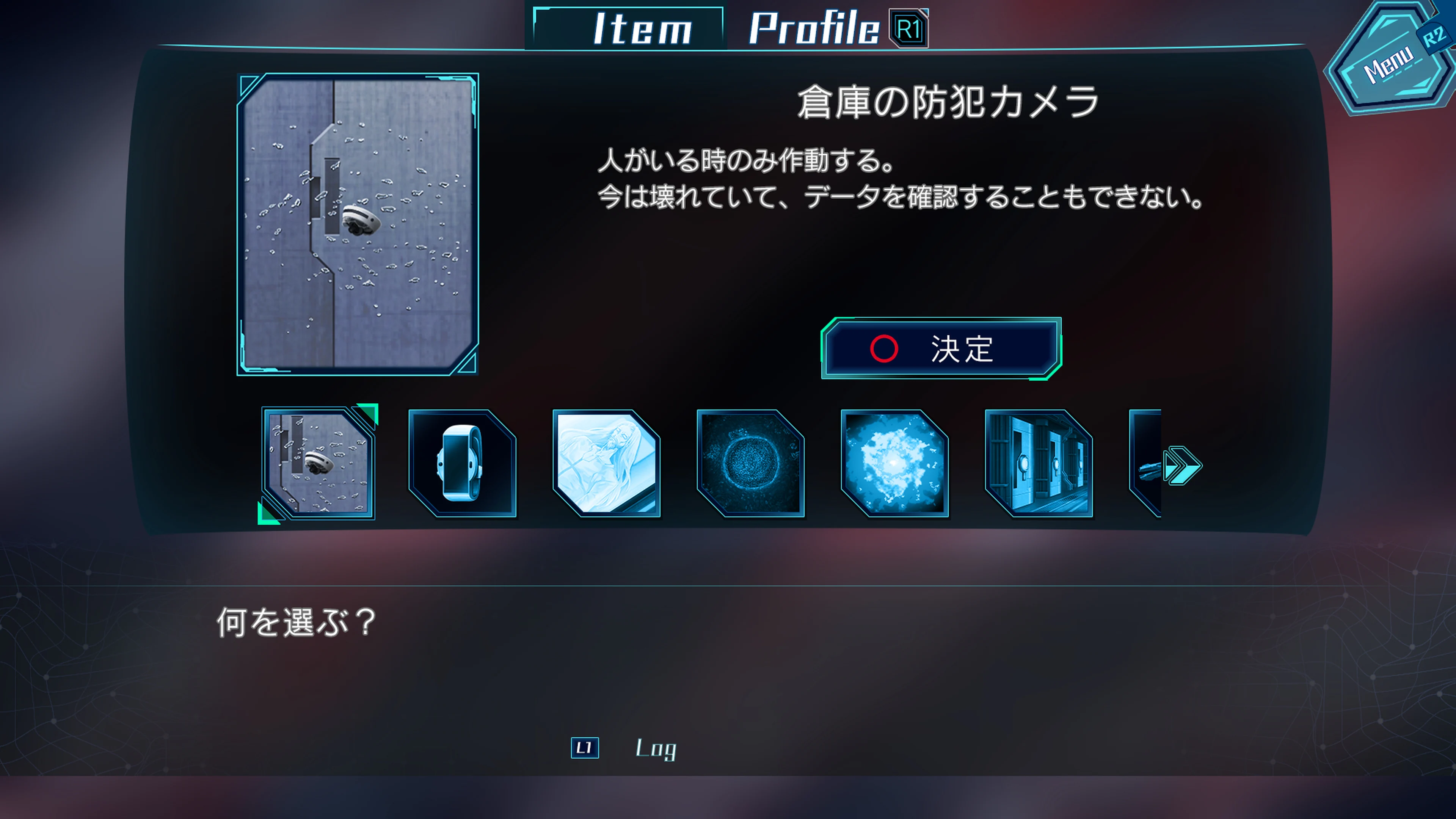
Task: View the large security camera preview image
Action: coord(358,224)
